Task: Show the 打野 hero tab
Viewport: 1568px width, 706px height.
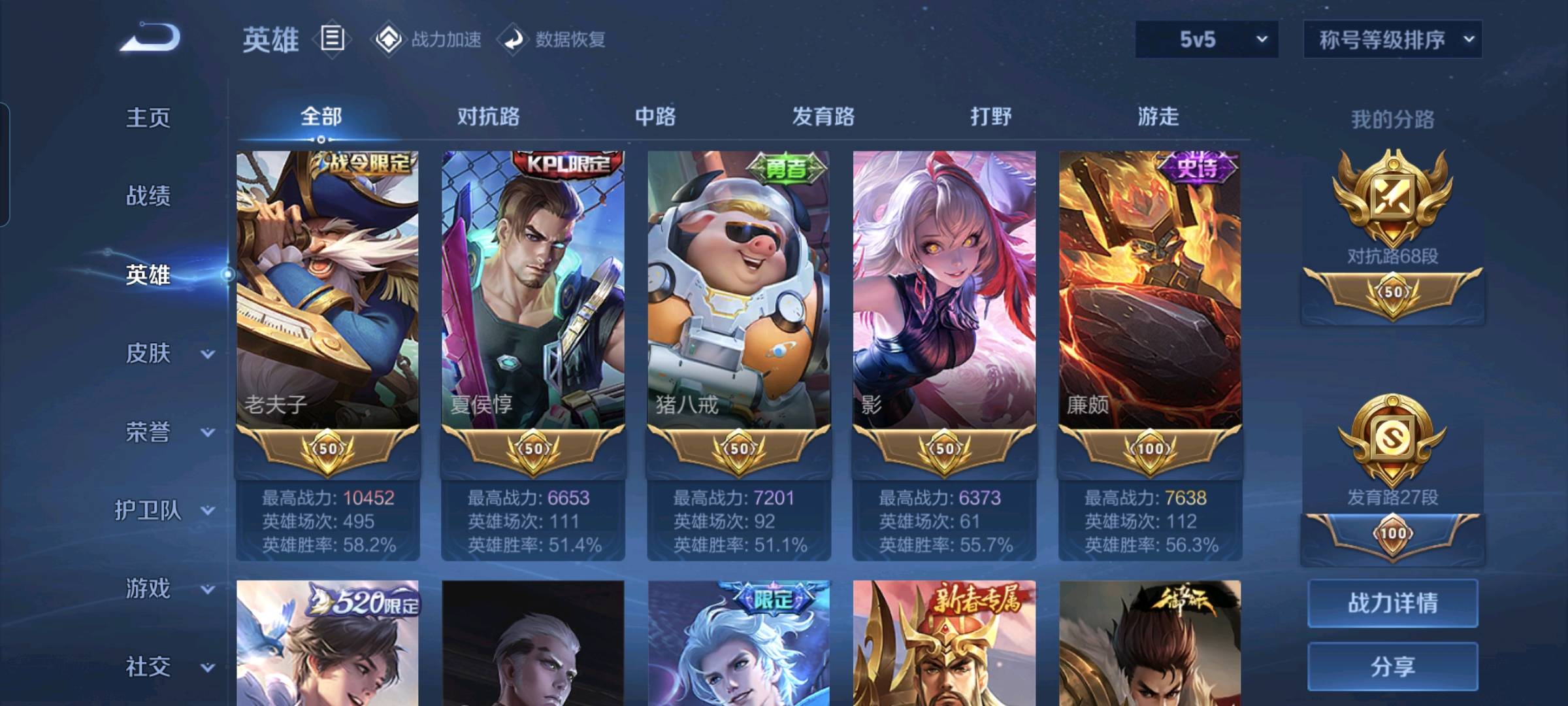Action: pos(990,116)
